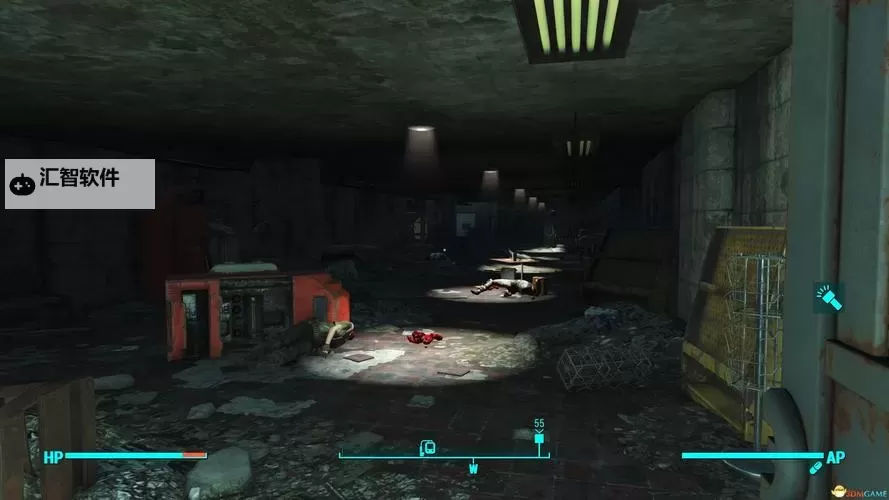Viewport: 889px width, 500px height.
Task: Open the 汇智软件 overlay badge
Action: coord(79,183)
